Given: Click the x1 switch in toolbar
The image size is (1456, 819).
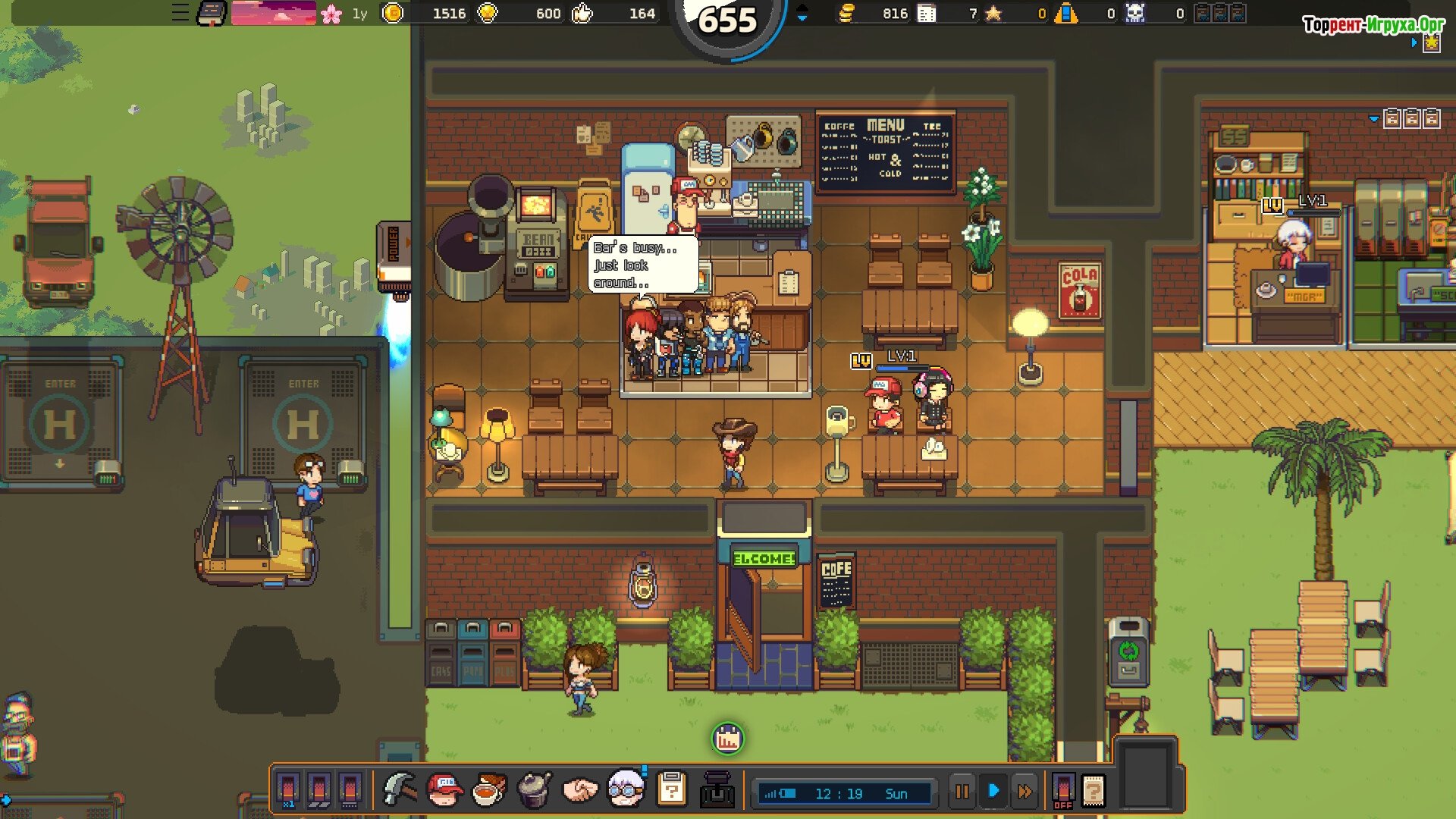Looking at the screenshot, I should coord(288,791).
